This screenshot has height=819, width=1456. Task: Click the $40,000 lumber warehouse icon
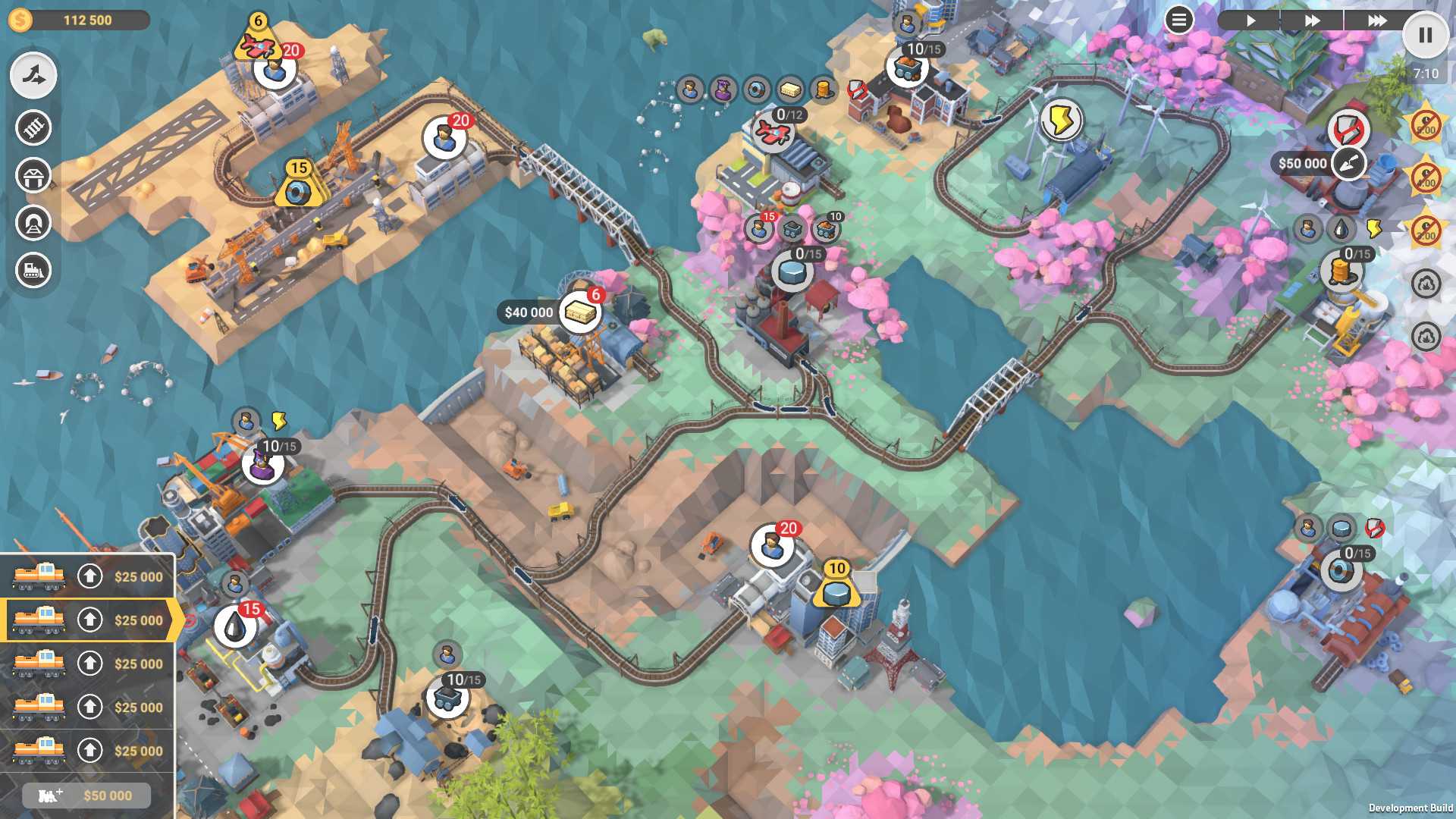pos(581,312)
